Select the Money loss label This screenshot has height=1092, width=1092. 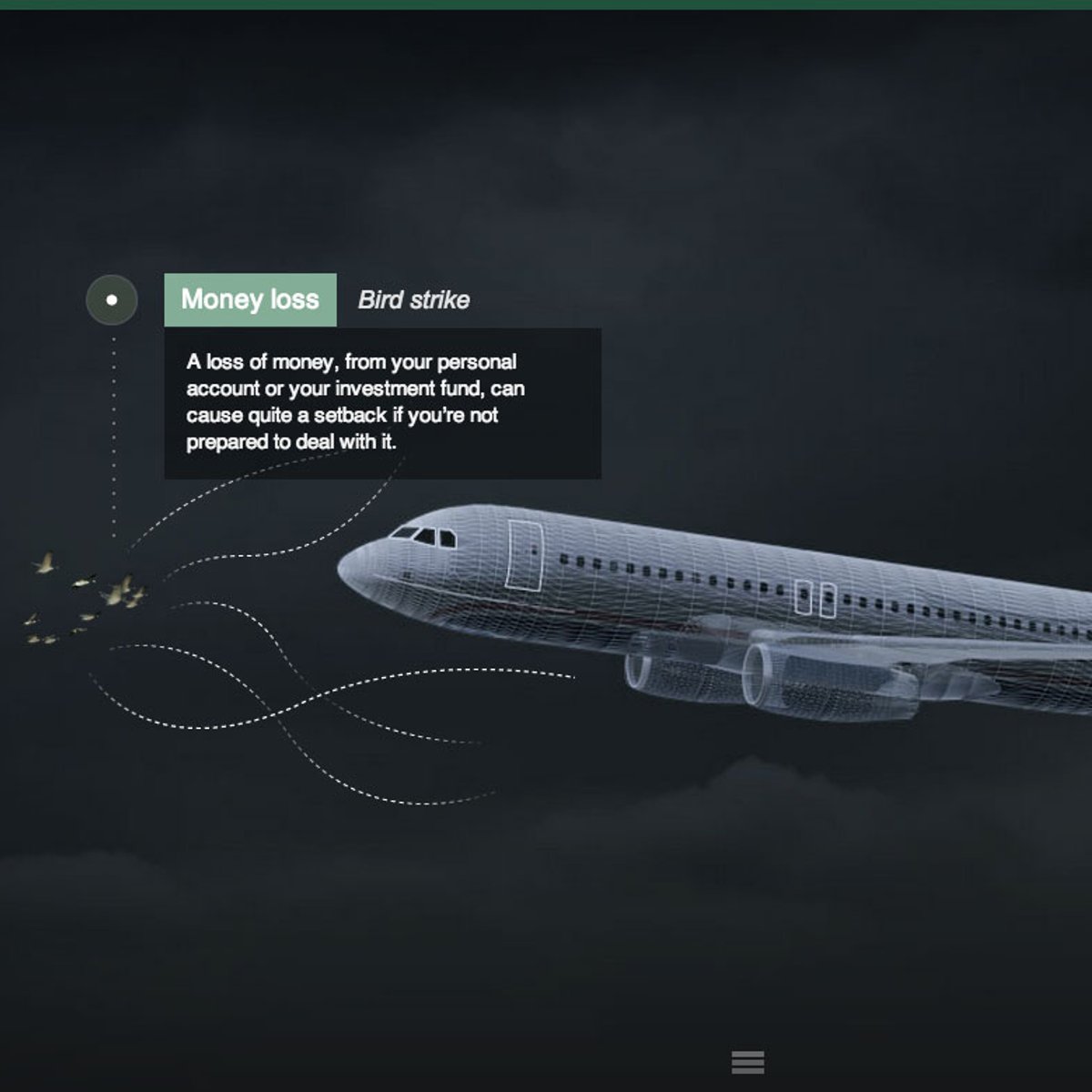click(249, 299)
